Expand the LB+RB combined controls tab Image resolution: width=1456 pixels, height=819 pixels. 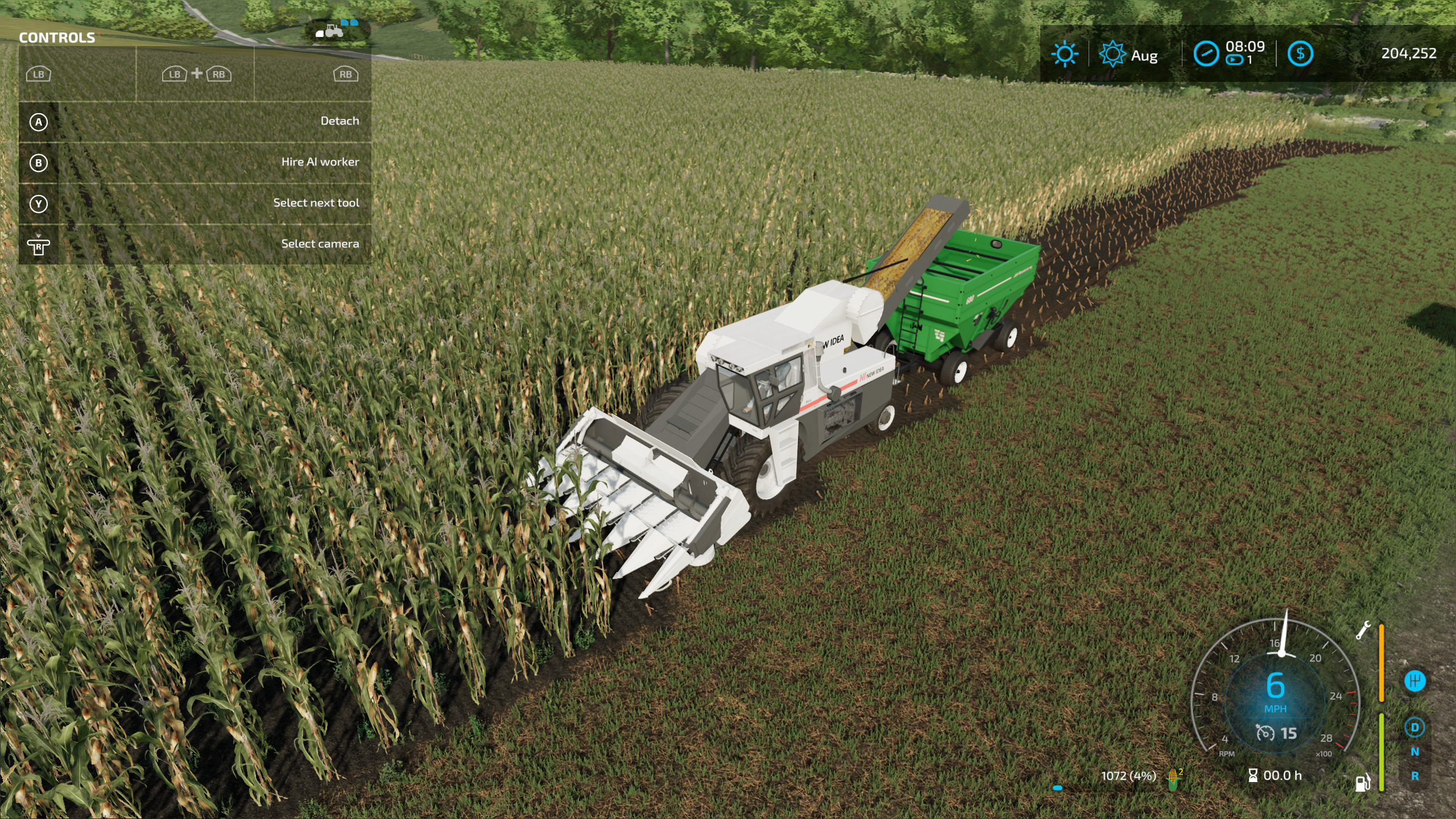tap(196, 74)
